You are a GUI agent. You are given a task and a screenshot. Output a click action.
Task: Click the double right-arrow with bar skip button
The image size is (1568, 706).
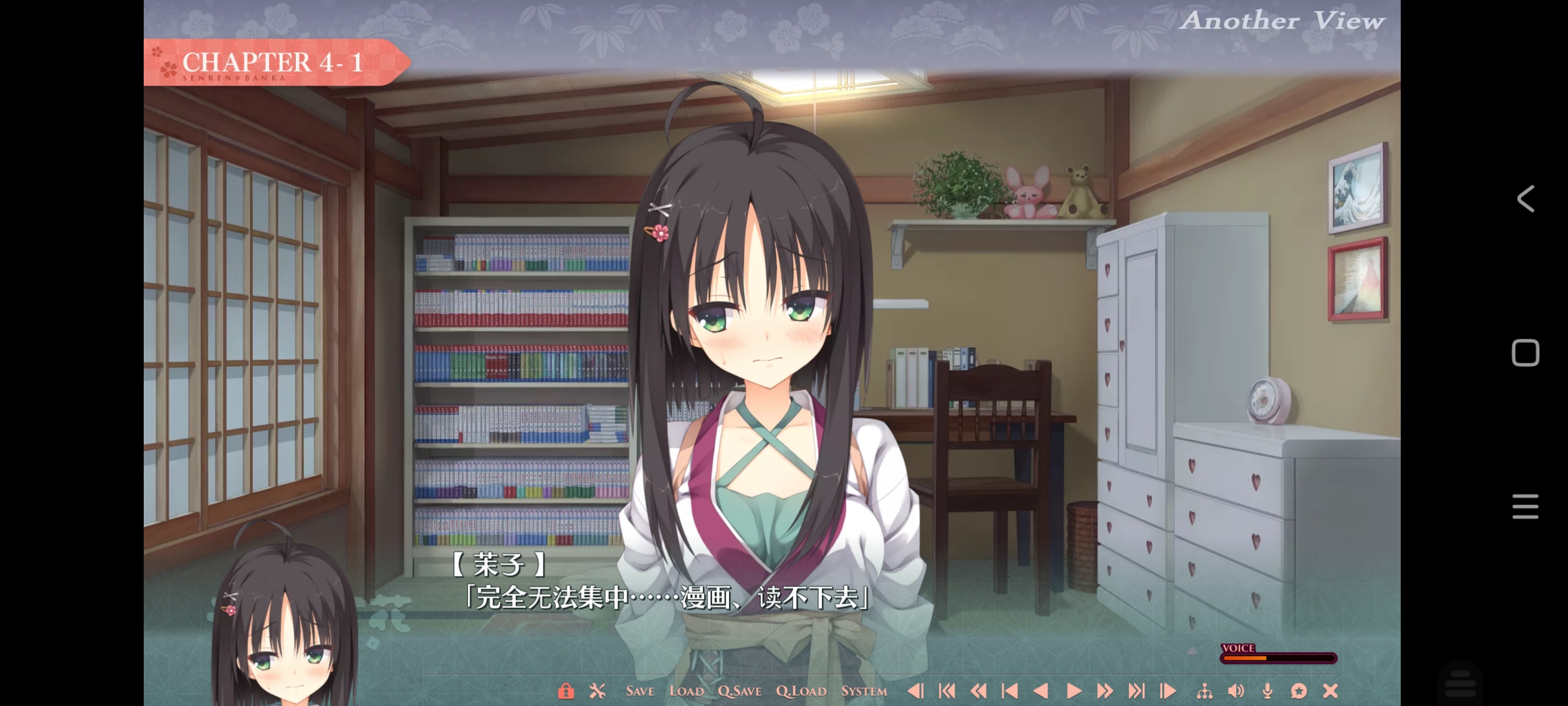[1136, 691]
